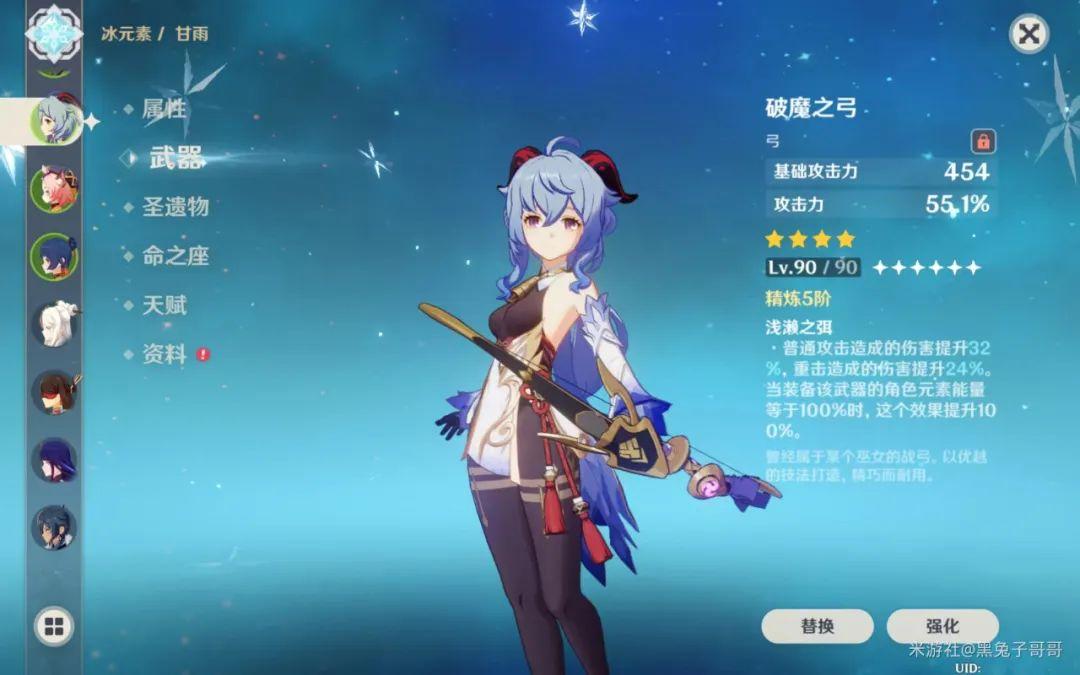Choose the white-haired character portrait
The height and width of the screenshot is (675, 1080).
(53, 323)
